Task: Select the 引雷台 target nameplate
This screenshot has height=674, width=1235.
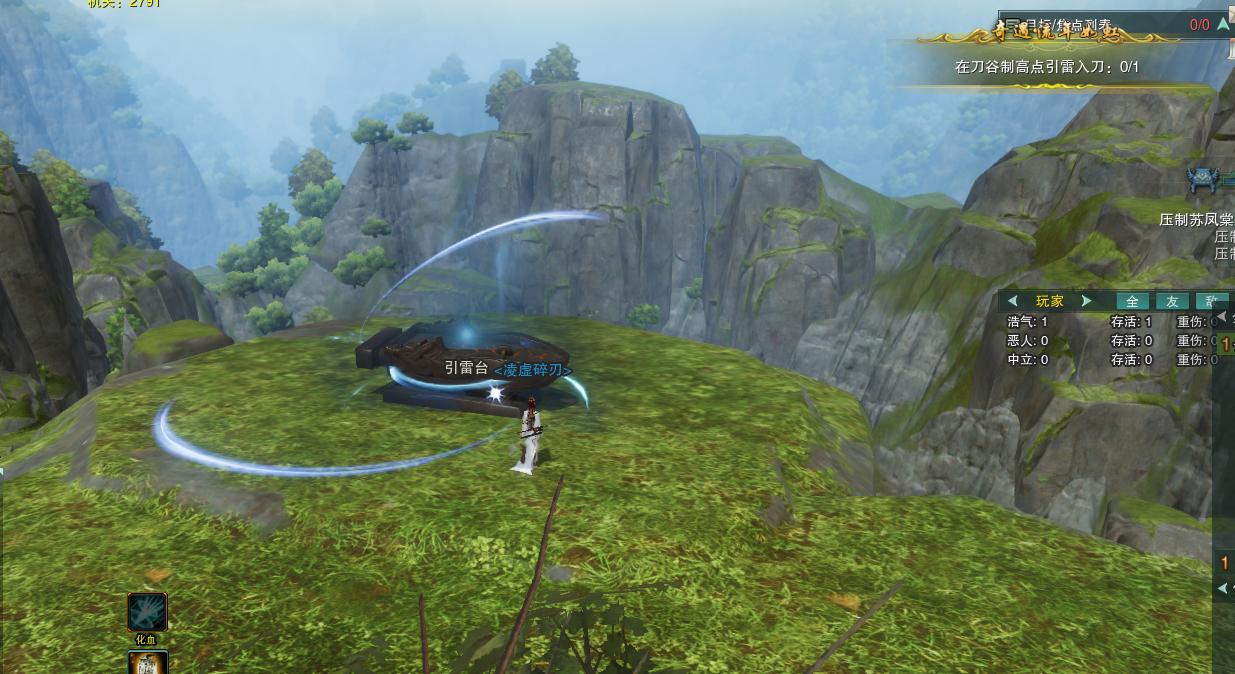Action: pos(466,368)
